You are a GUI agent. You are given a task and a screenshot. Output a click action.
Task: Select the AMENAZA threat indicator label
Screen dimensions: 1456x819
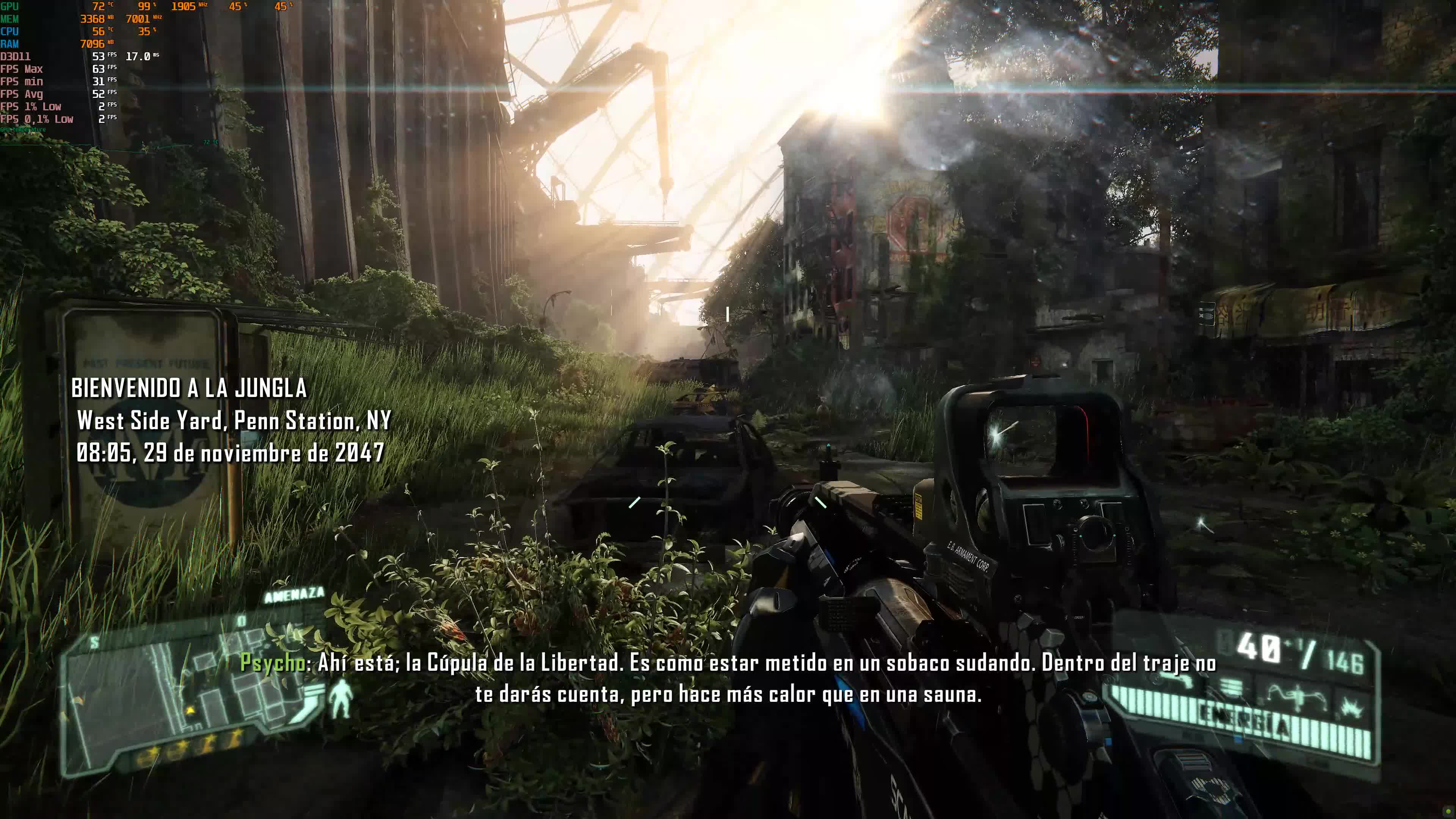pos(294,594)
